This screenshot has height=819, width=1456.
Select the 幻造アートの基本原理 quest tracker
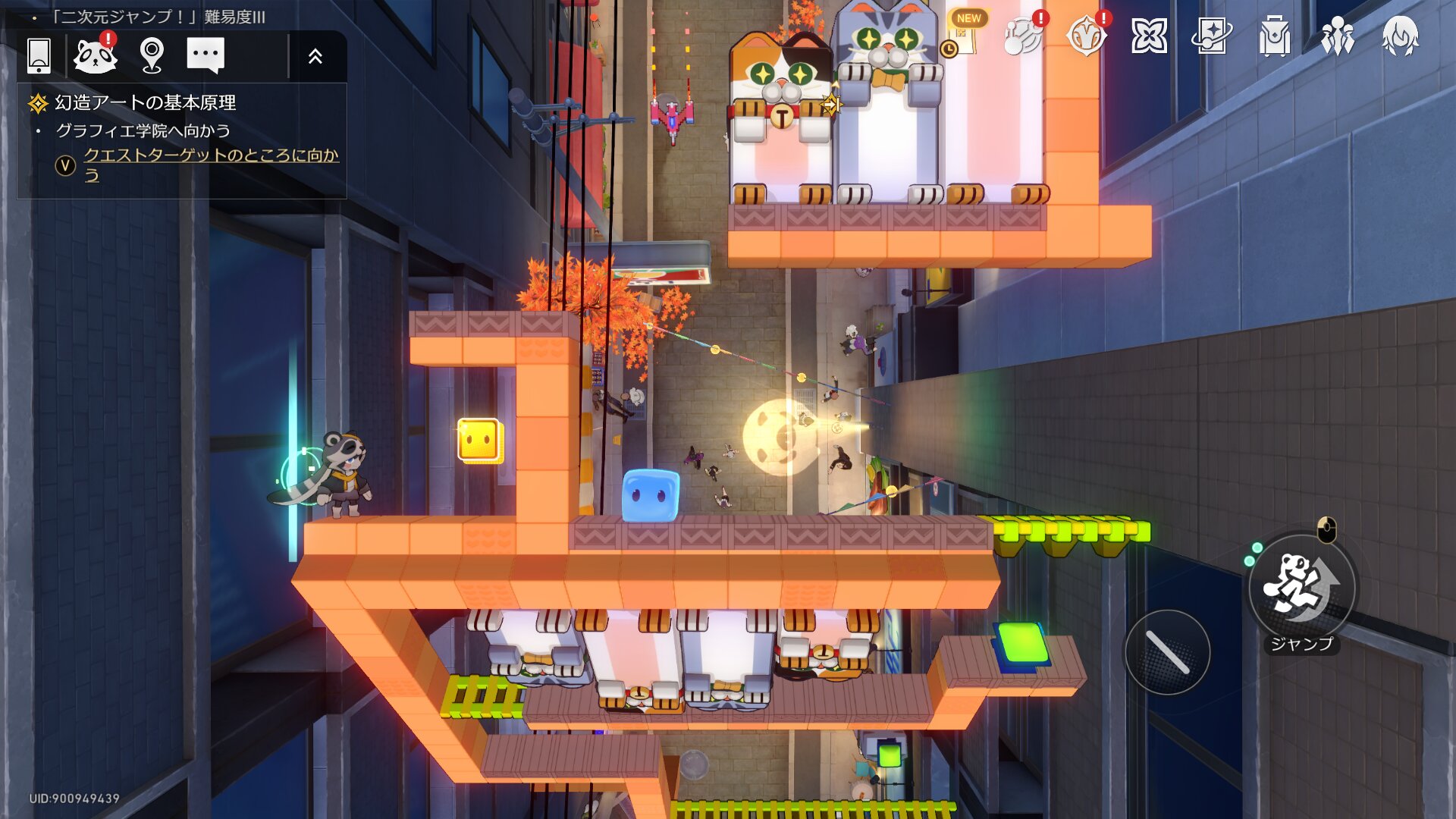[145, 102]
